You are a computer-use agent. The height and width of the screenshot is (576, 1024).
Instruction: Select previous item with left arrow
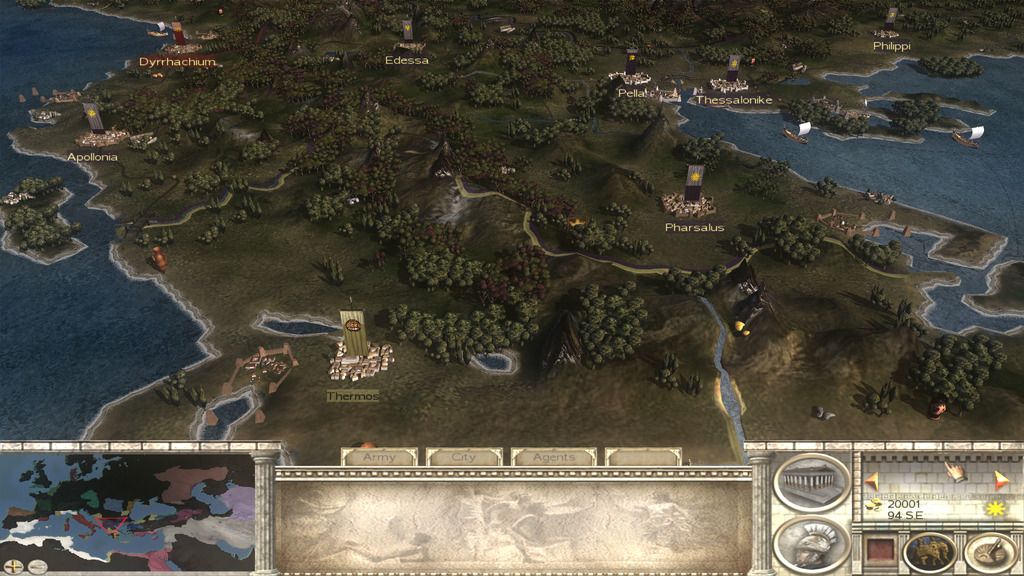(x=871, y=479)
